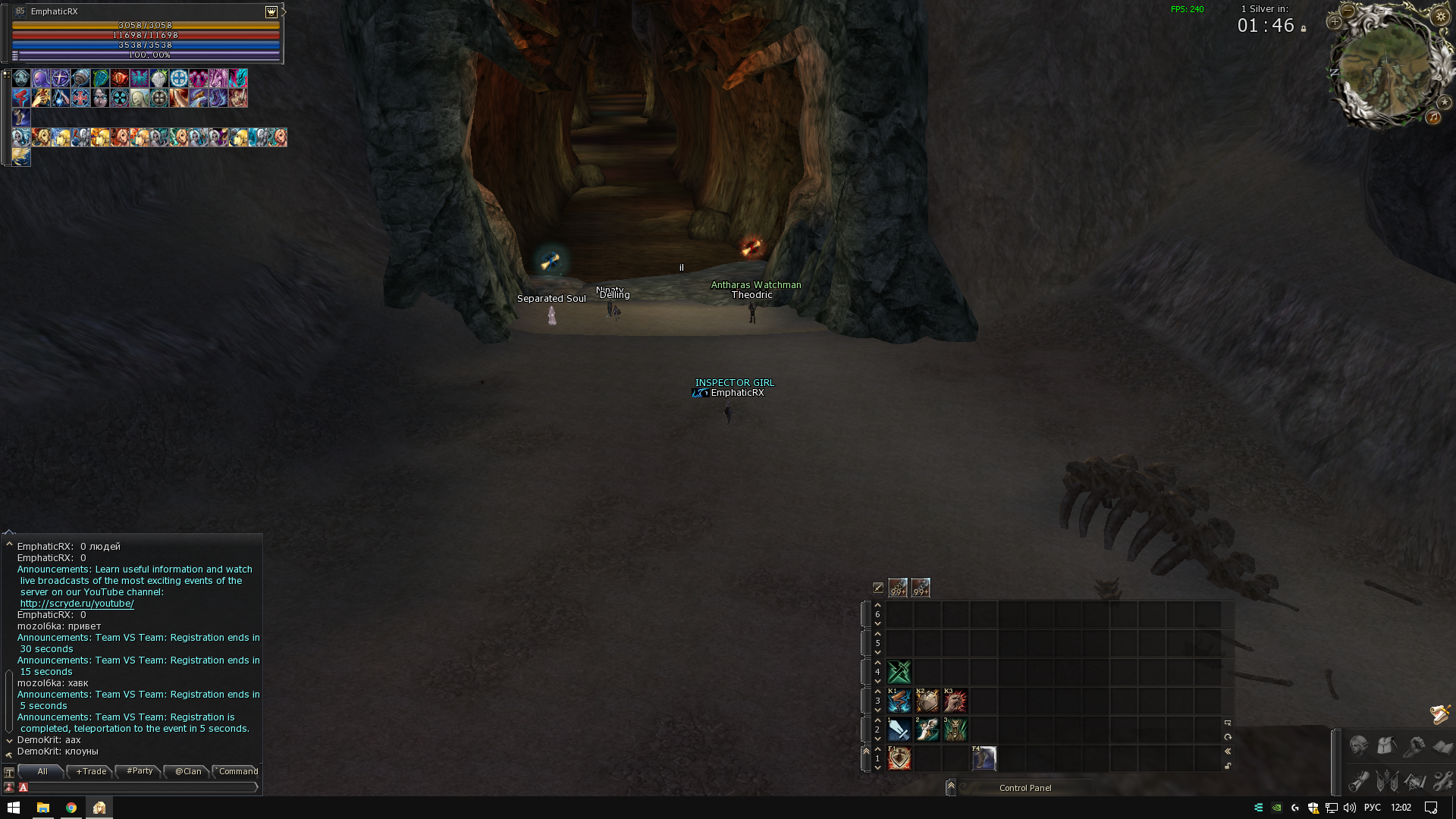Zoom out the minimap with minus button
1456x819 pixels.
1348,11
